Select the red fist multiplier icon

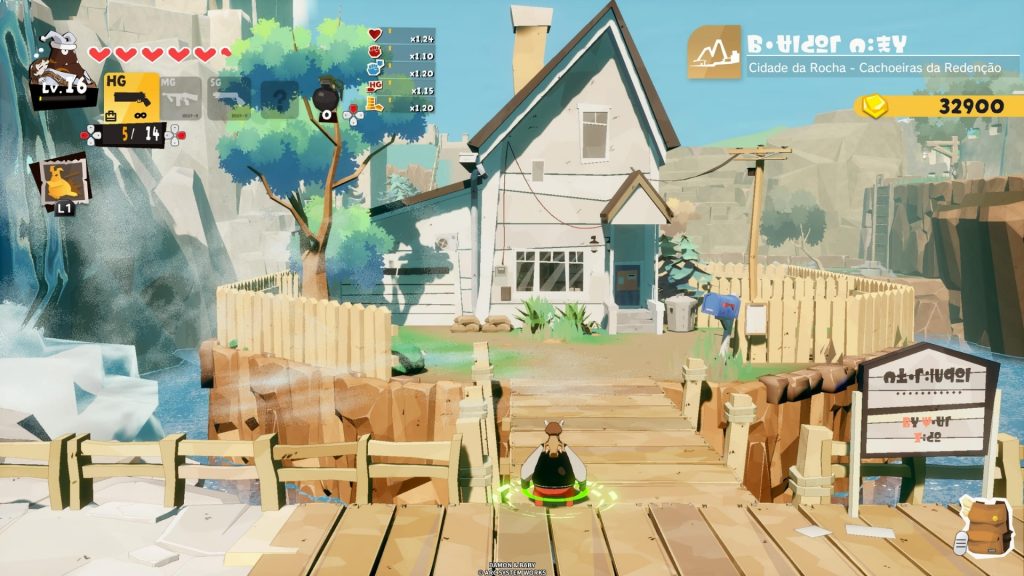pyautogui.click(x=375, y=52)
